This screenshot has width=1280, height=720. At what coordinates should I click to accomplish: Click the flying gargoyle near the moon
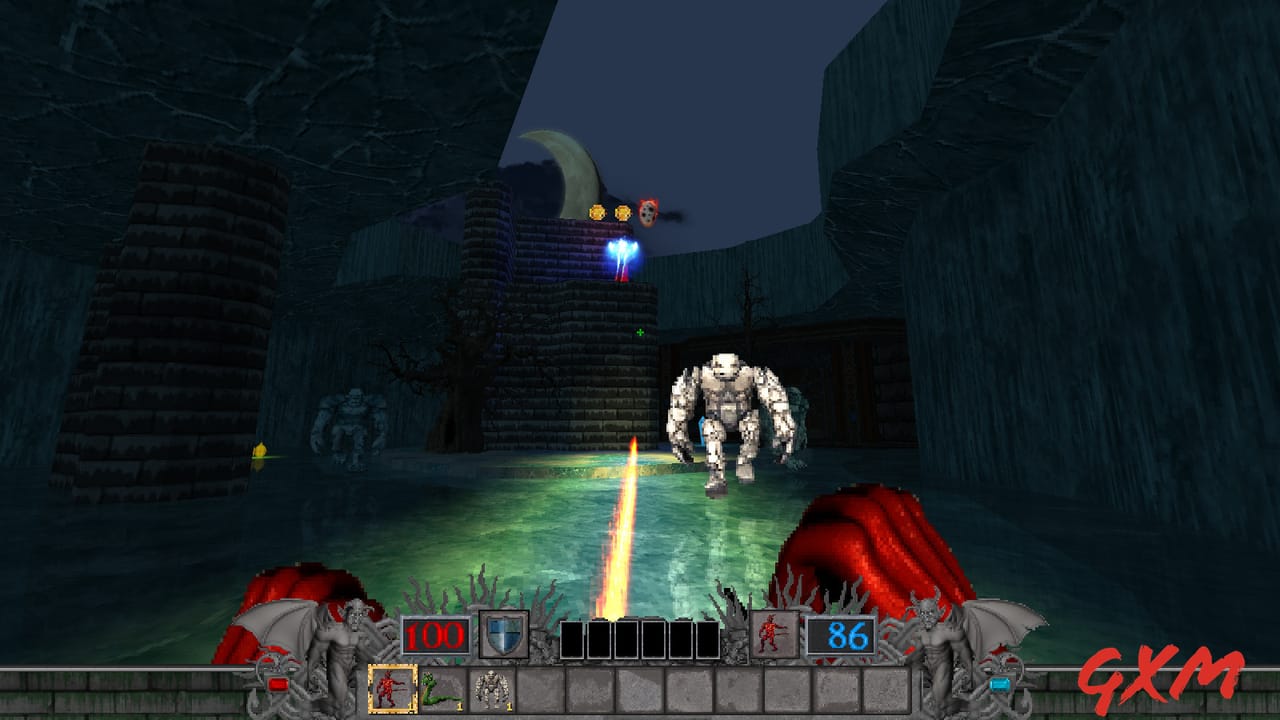(648, 211)
